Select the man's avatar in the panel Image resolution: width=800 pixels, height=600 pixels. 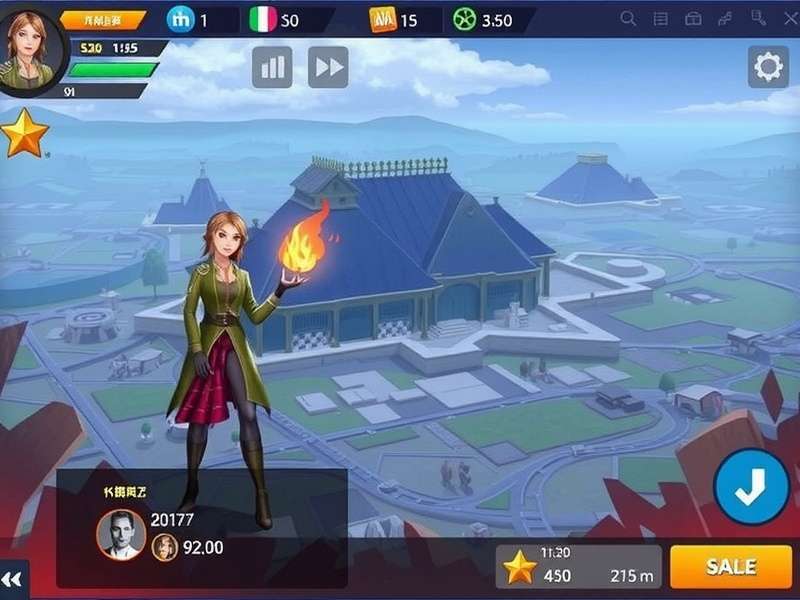[x=121, y=534]
